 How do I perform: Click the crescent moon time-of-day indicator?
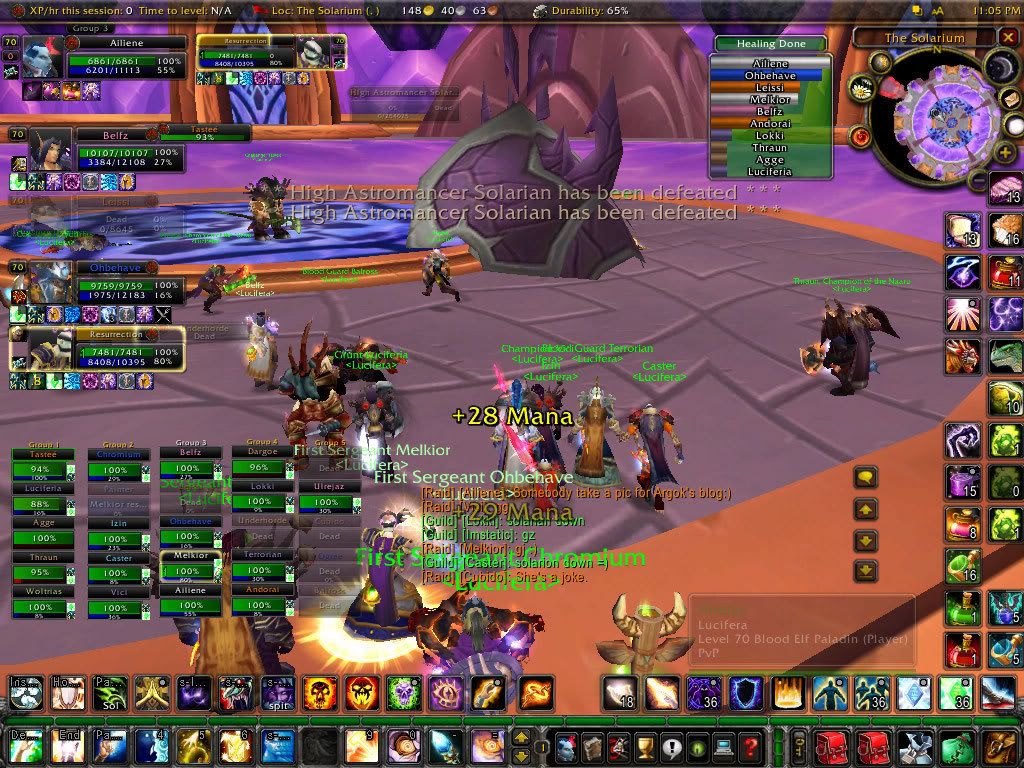(x=1000, y=67)
